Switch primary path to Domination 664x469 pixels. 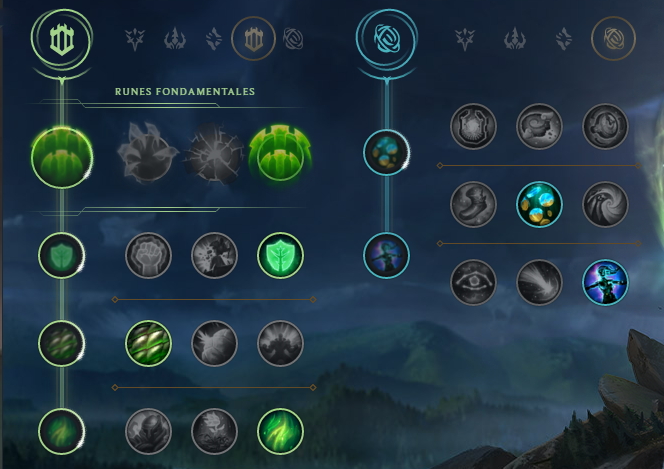[x=176, y=39]
